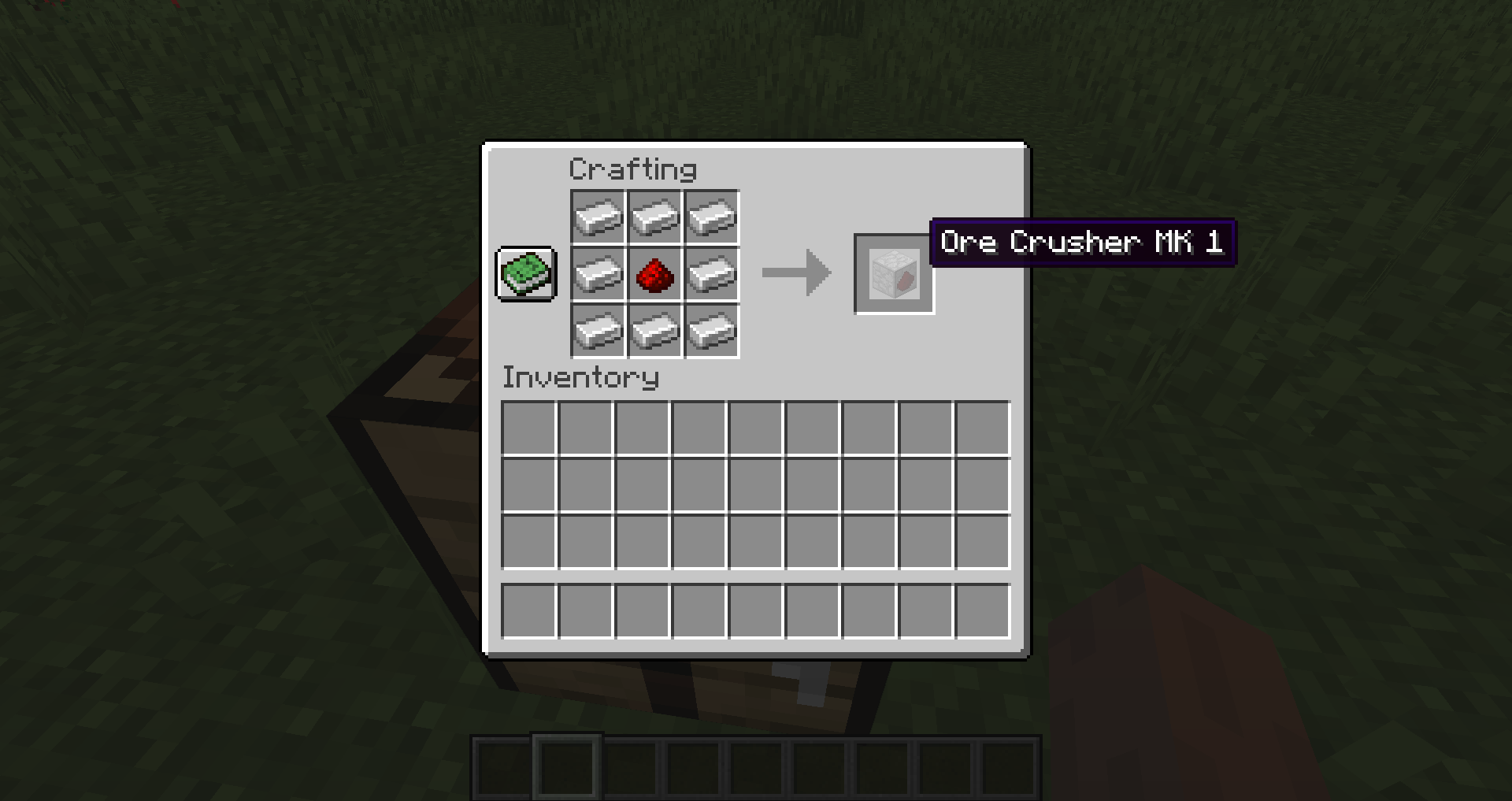Click the iron ingot in the top-left crafting slot
The height and width of the screenshot is (801, 1512).
[x=597, y=217]
